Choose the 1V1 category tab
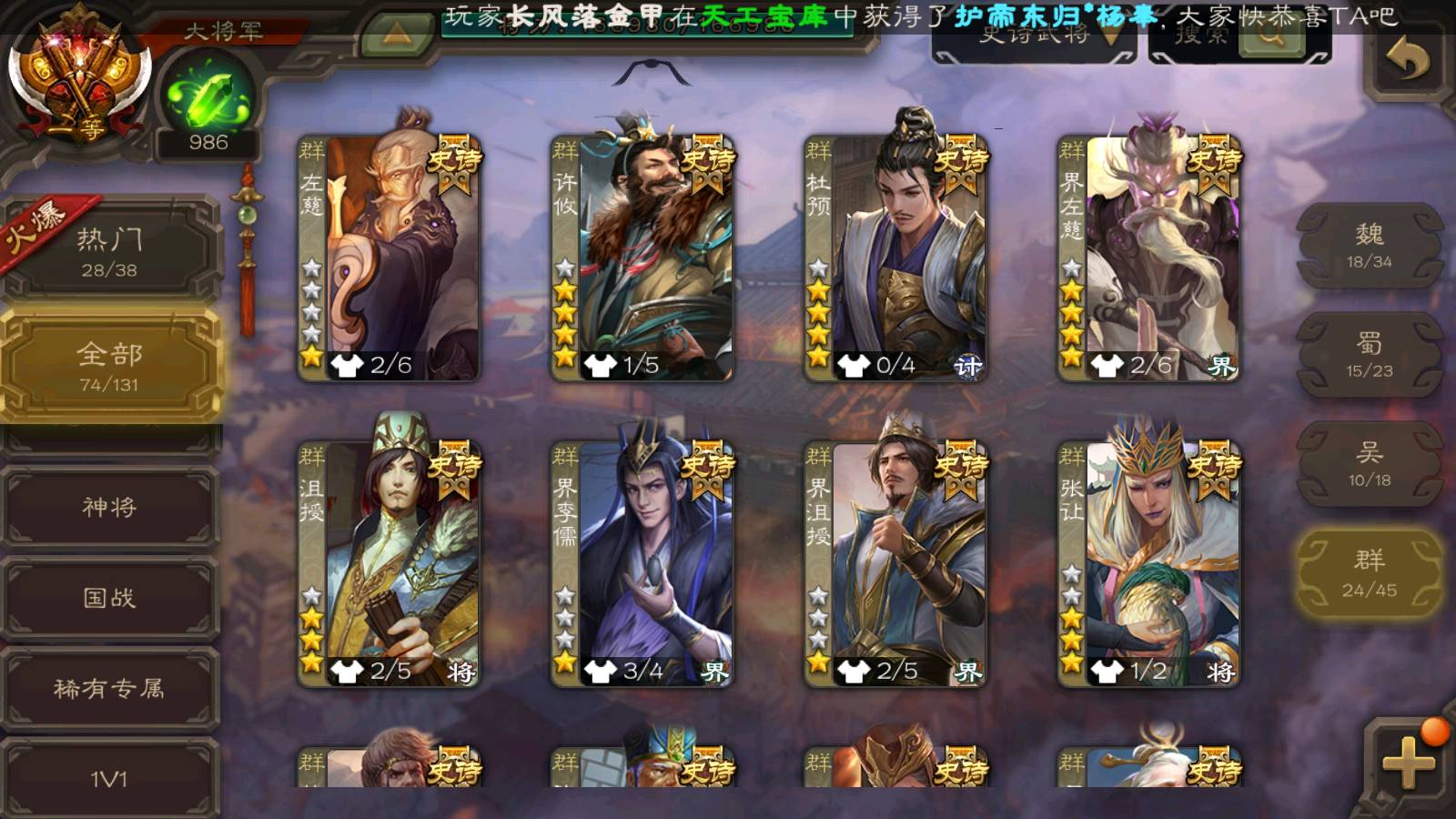The width and height of the screenshot is (1456, 819). (109, 778)
